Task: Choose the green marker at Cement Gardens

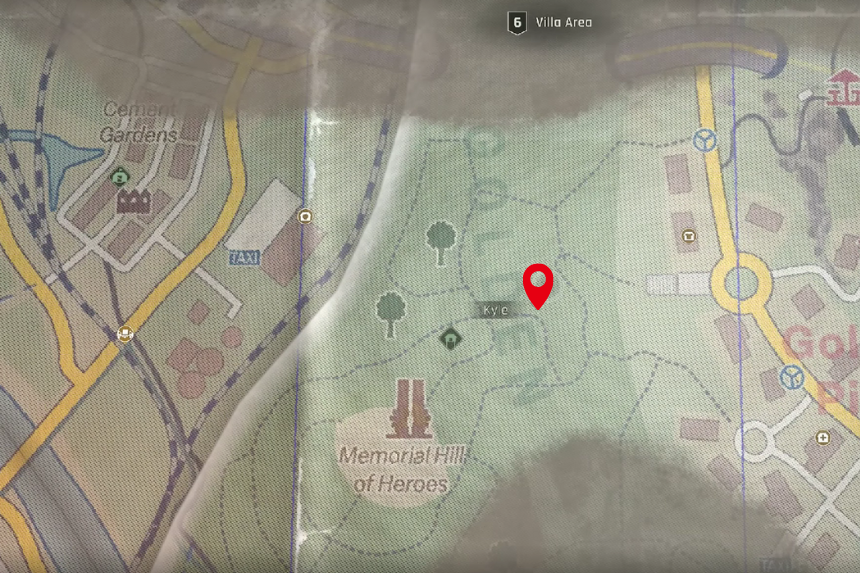Action: tap(120, 177)
